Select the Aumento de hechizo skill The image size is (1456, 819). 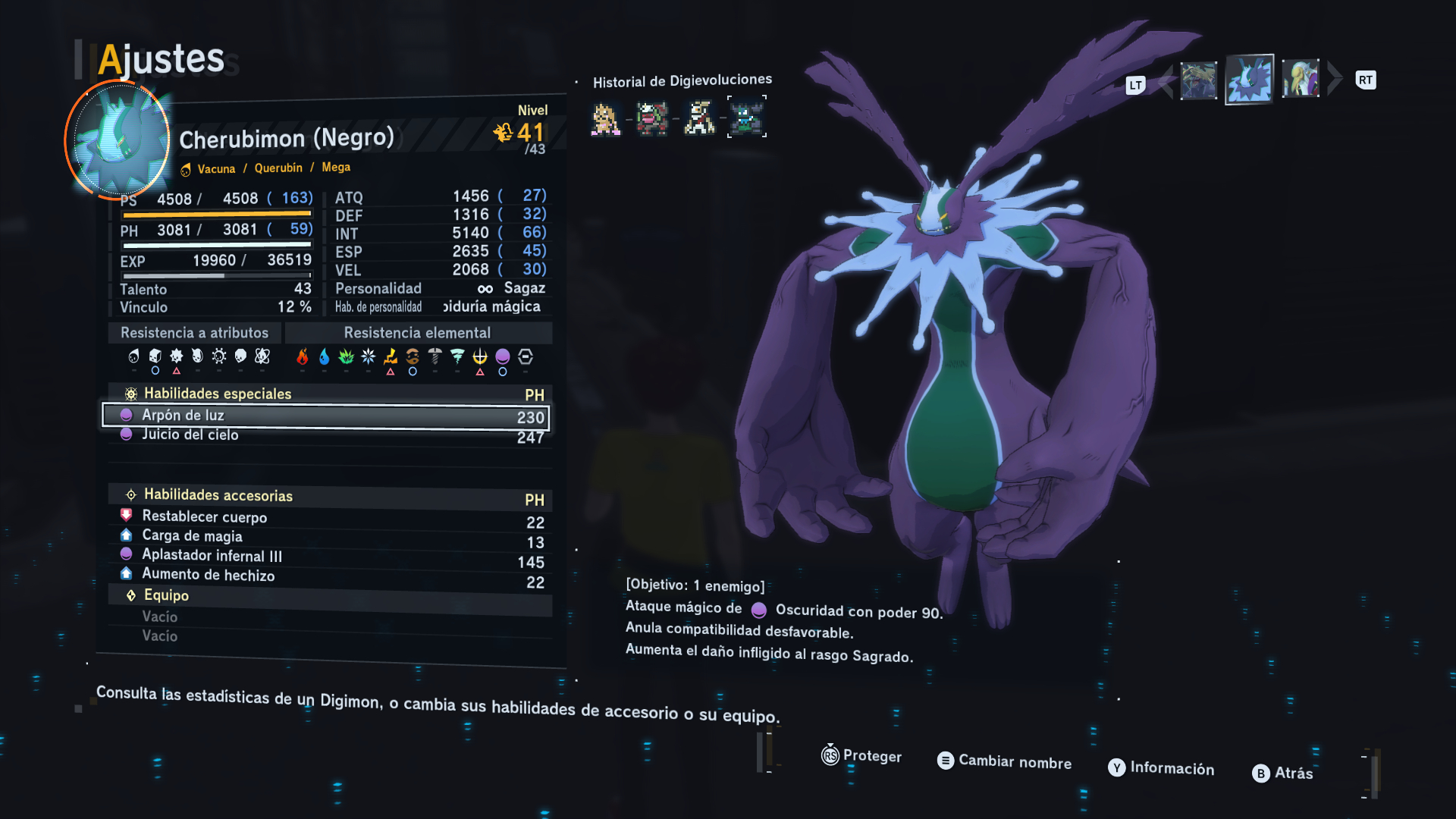pos(326,577)
